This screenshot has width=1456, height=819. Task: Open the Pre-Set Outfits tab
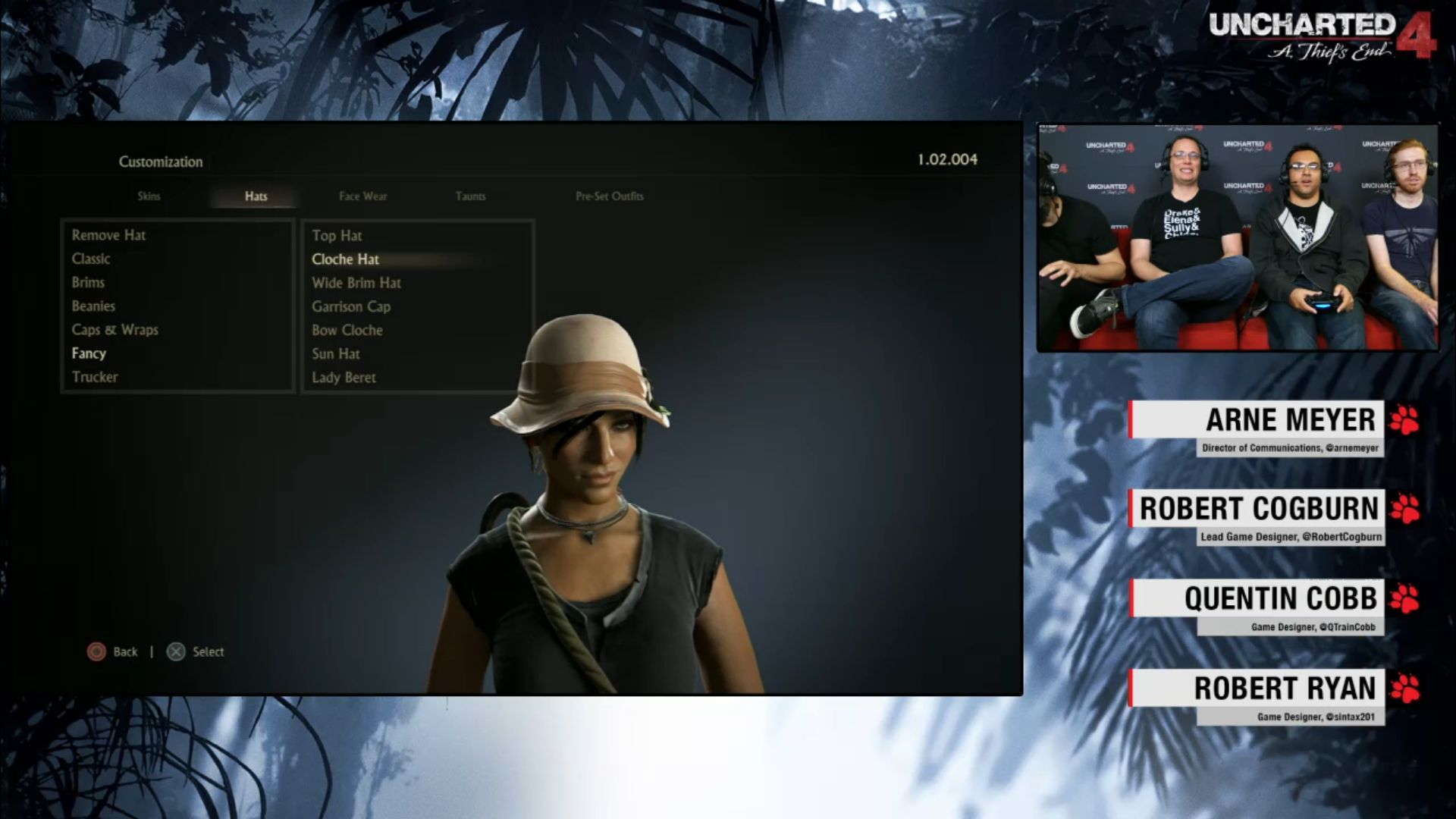[x=609, y=196]
